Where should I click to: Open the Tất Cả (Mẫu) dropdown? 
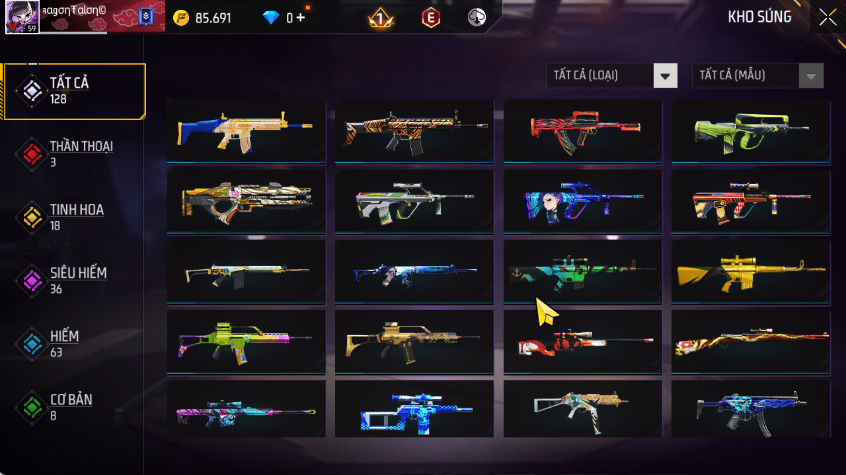[810, 76]
